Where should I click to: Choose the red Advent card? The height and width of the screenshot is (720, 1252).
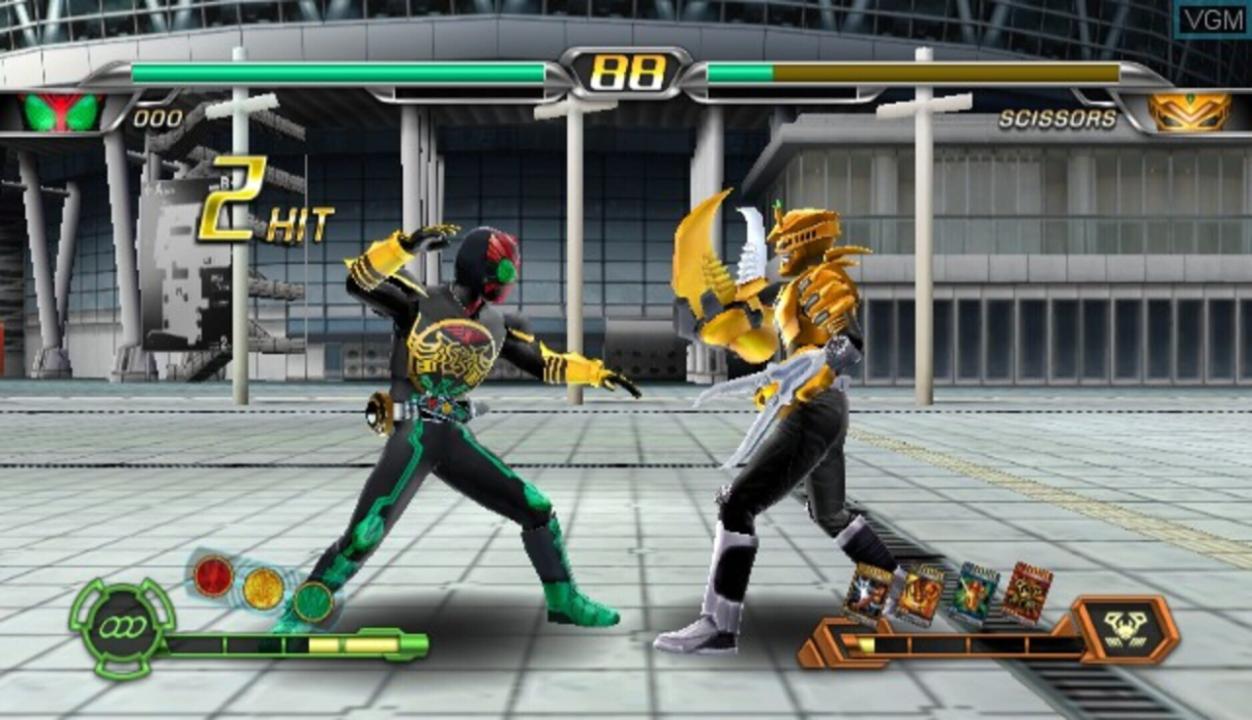coord(1027,591)
